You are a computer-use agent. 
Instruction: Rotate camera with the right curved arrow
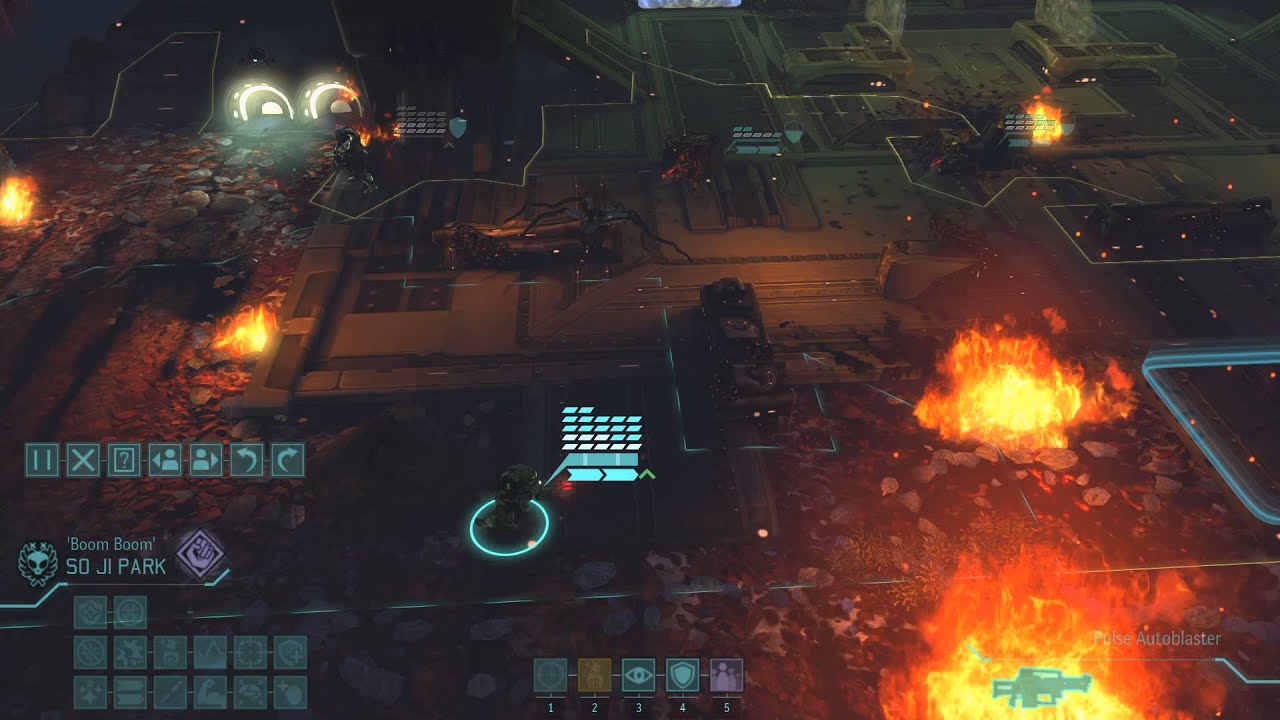[x=287, y=460]
